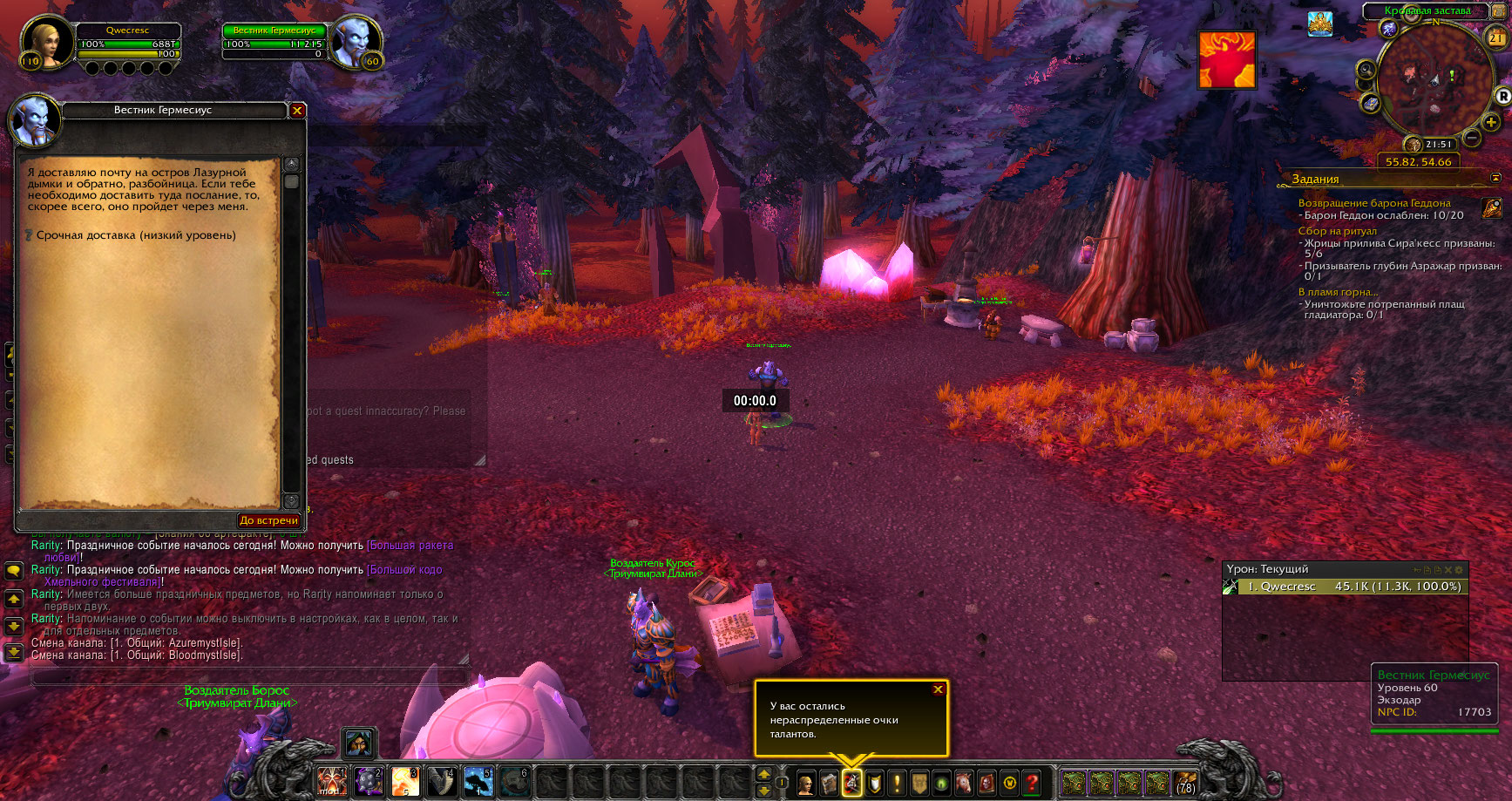Click the До встречи goodbye button
Screen dimensions: 1512x801
pyautogui.click(x=268, y=520)
